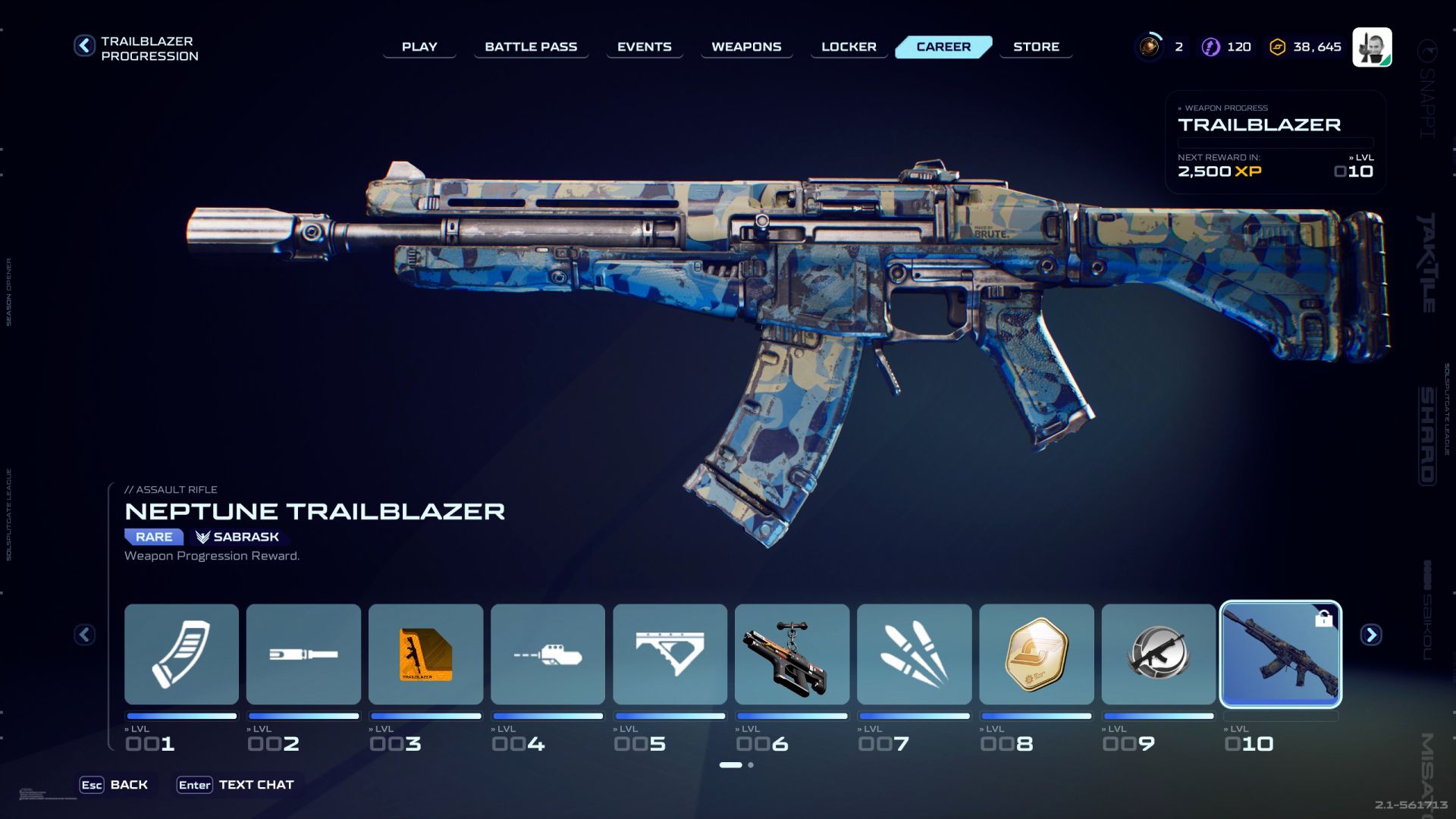View the weapon charm reward at level 6
1456x819 pixels.
click(x=792, y=654)
